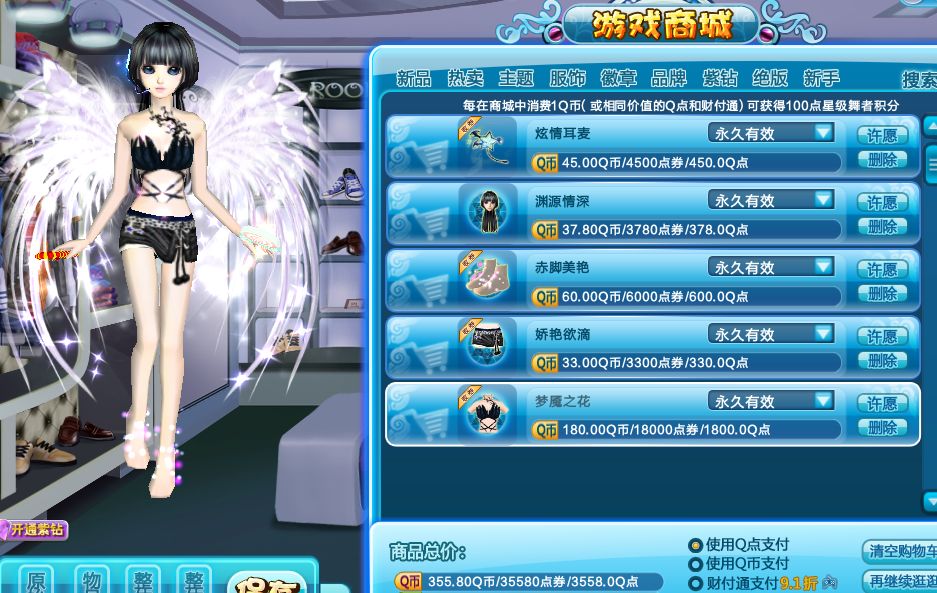Choose 使用Q币支付 payment option

(x=695, y=564)
